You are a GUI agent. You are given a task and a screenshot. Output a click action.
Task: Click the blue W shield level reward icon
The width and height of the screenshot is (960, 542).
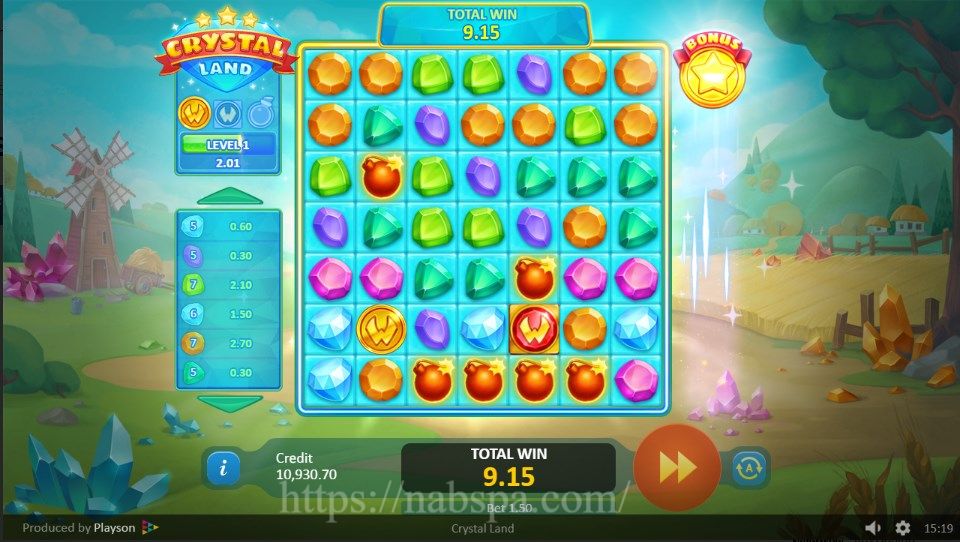[x=226, y=113]
